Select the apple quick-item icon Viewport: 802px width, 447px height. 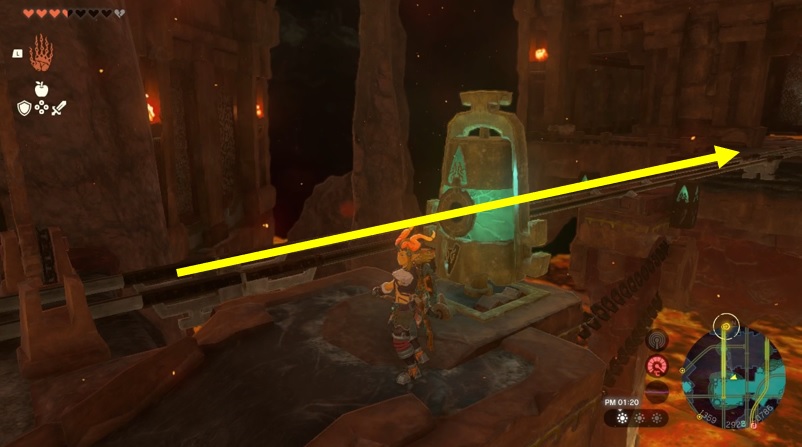[43, 89]
